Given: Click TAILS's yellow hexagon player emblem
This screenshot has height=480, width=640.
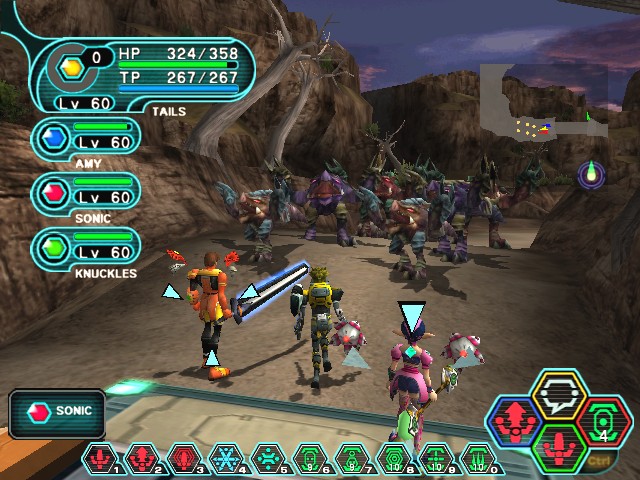Looking at the screenshot, I should (71, 66).
